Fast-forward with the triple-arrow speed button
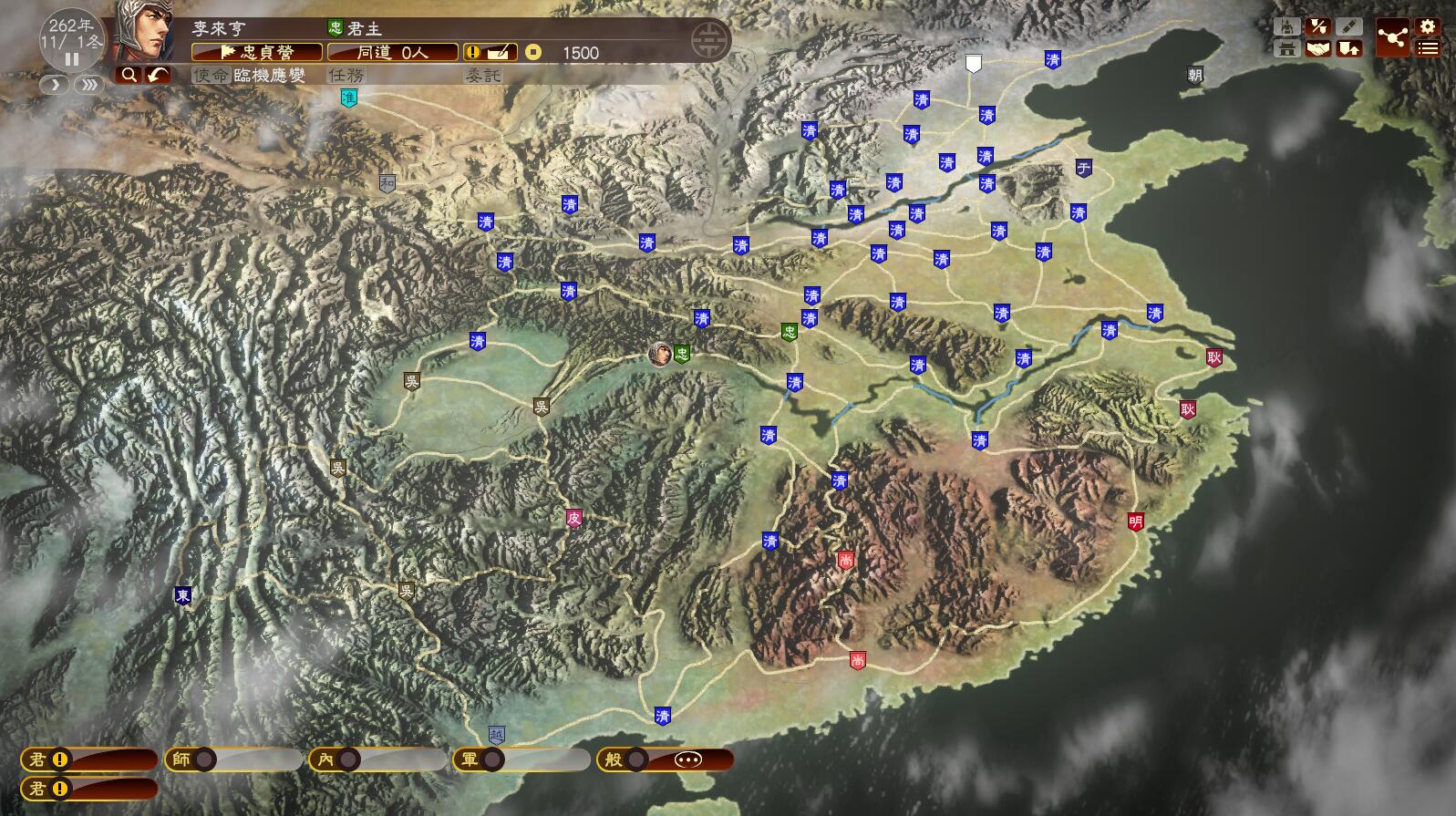The image size is (1456, 816). (89, 85)
